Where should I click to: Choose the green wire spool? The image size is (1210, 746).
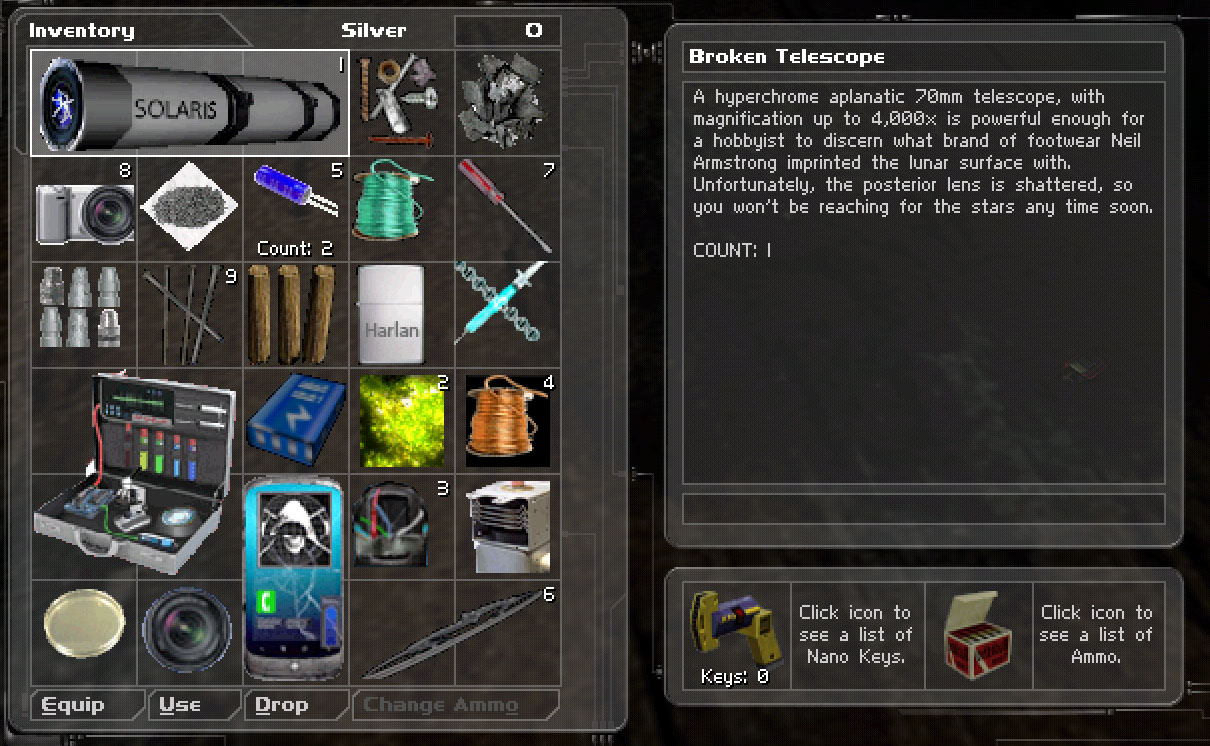(x=402, y=208)
